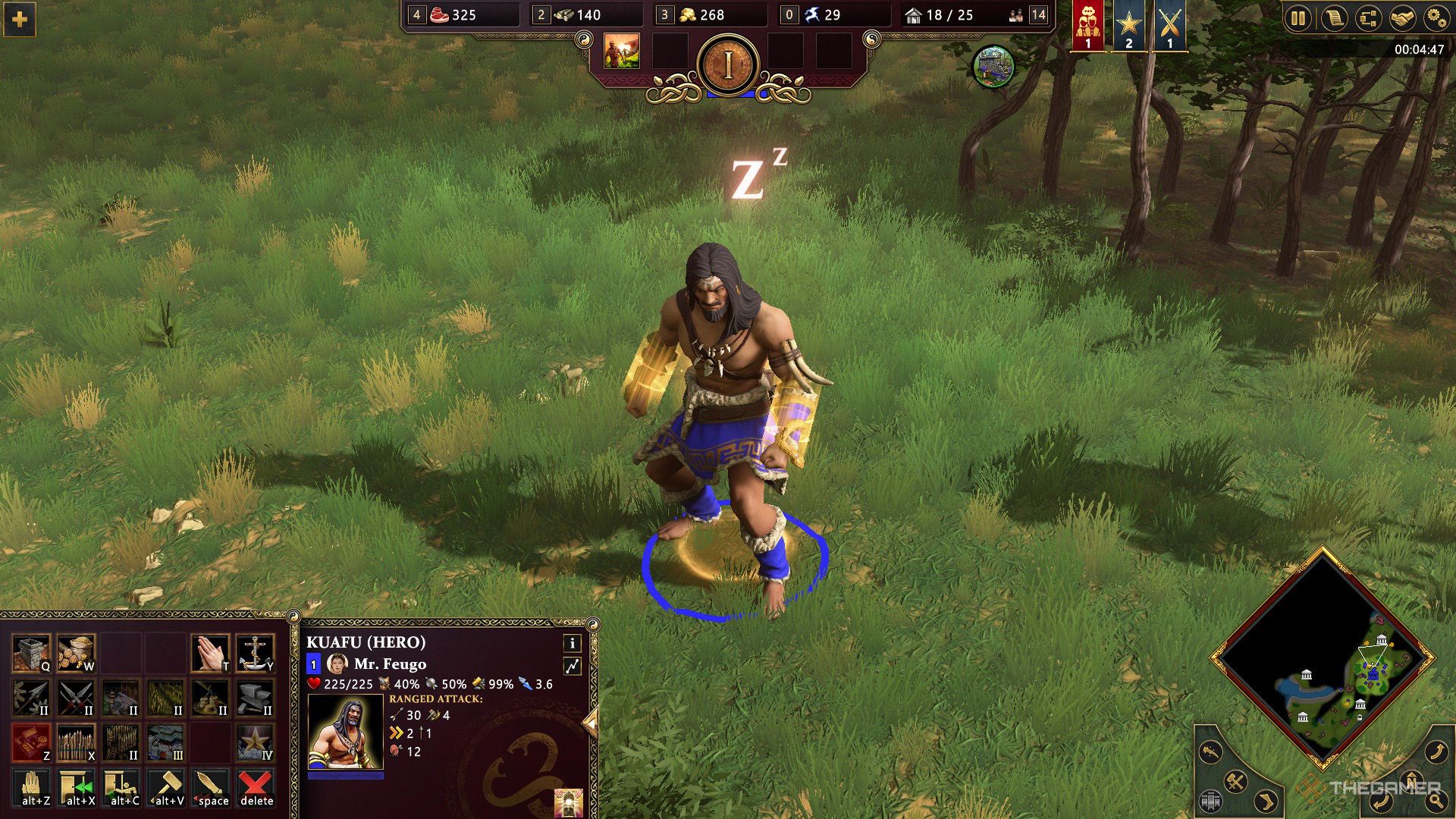
Task: Switch to the crossed swords military tab
Action: (x=1171, y=23)
